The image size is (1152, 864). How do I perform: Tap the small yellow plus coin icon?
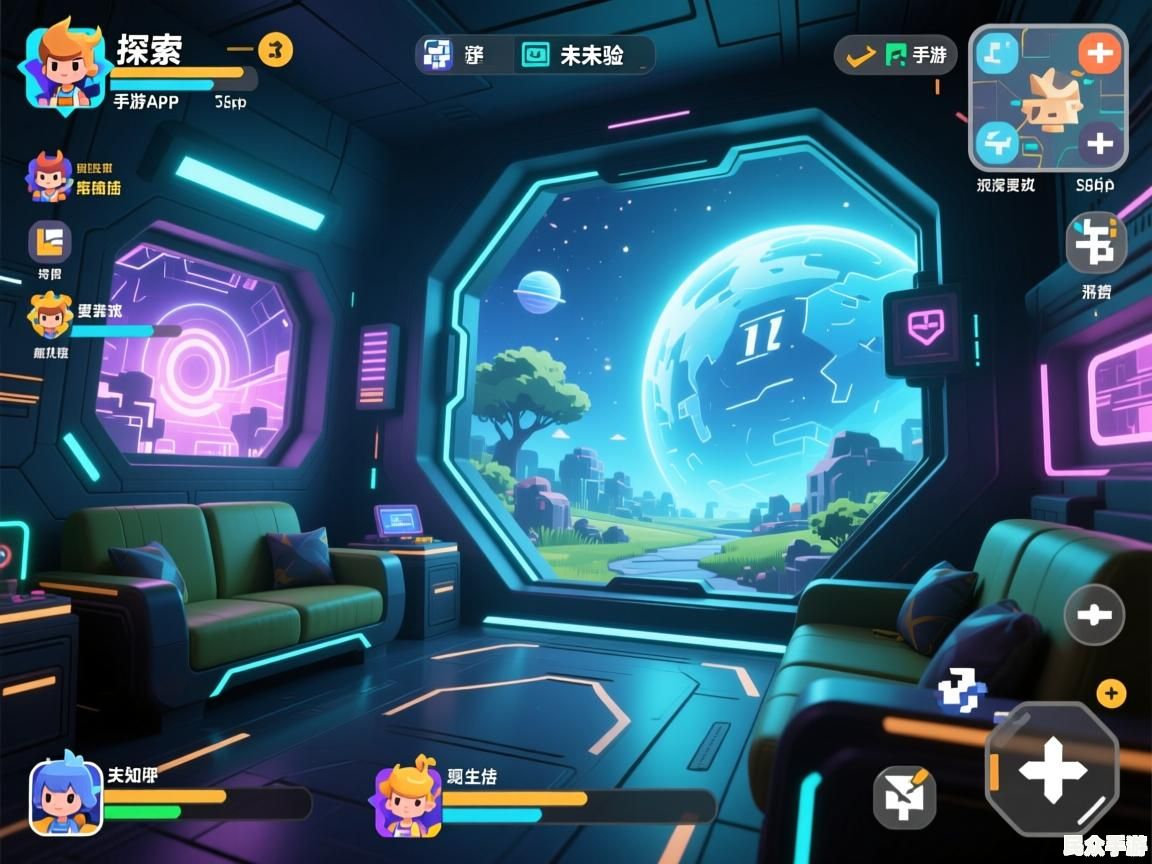click(1111, 693)
